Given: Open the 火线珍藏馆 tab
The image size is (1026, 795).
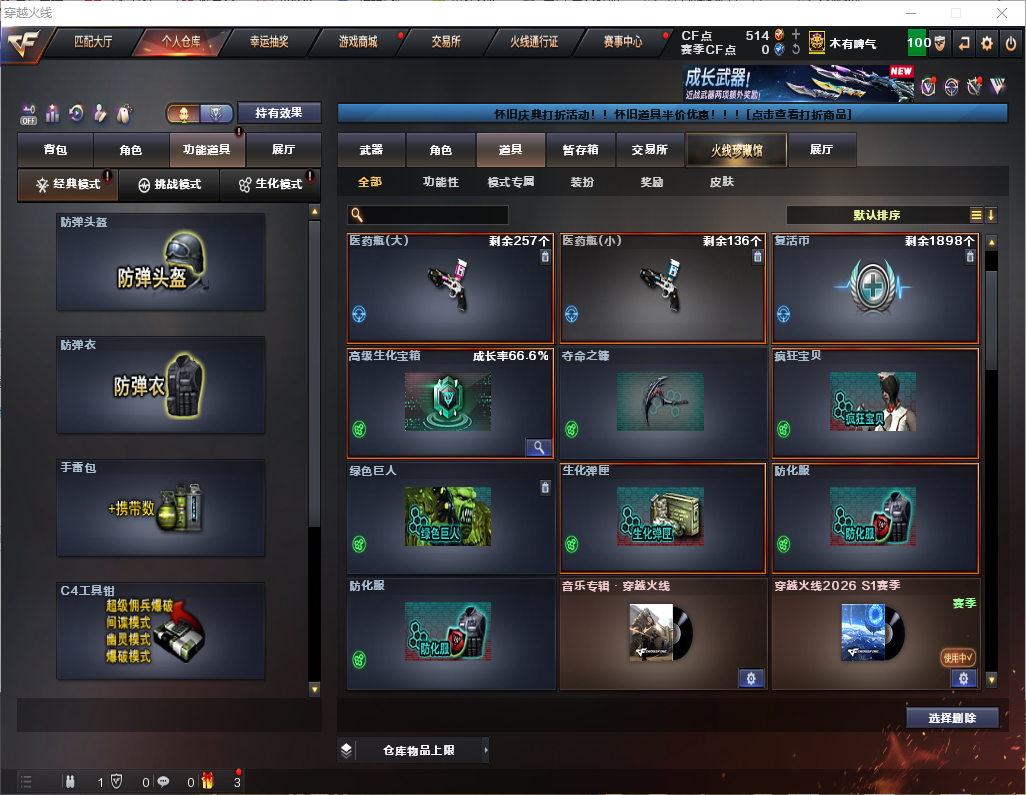Looking at the screenshot, I should [x=735, y=150].
